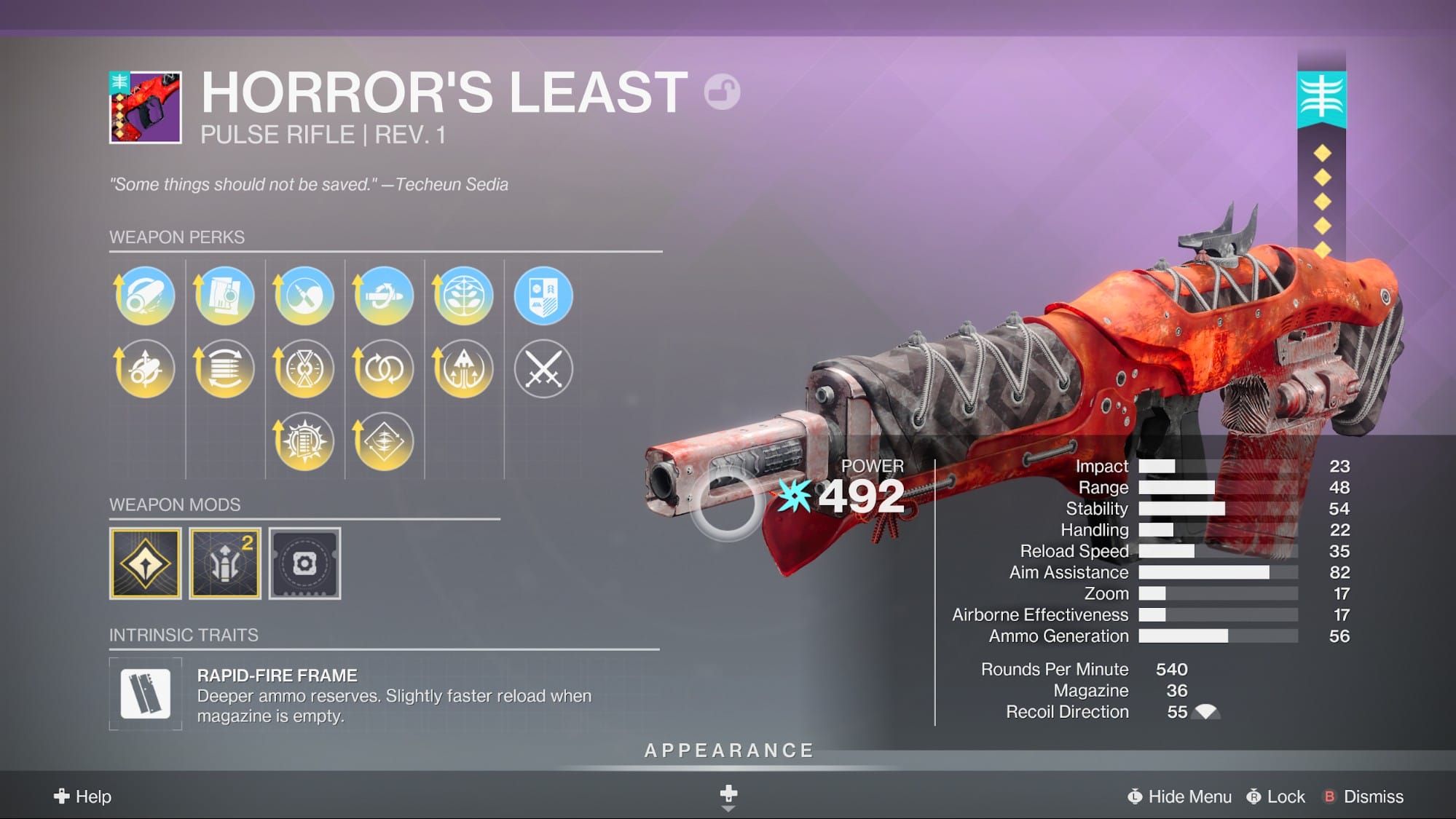Open the gold diamond masterwork mod slot
This screenshot has height=819, width=1456.
click(146, 563)
